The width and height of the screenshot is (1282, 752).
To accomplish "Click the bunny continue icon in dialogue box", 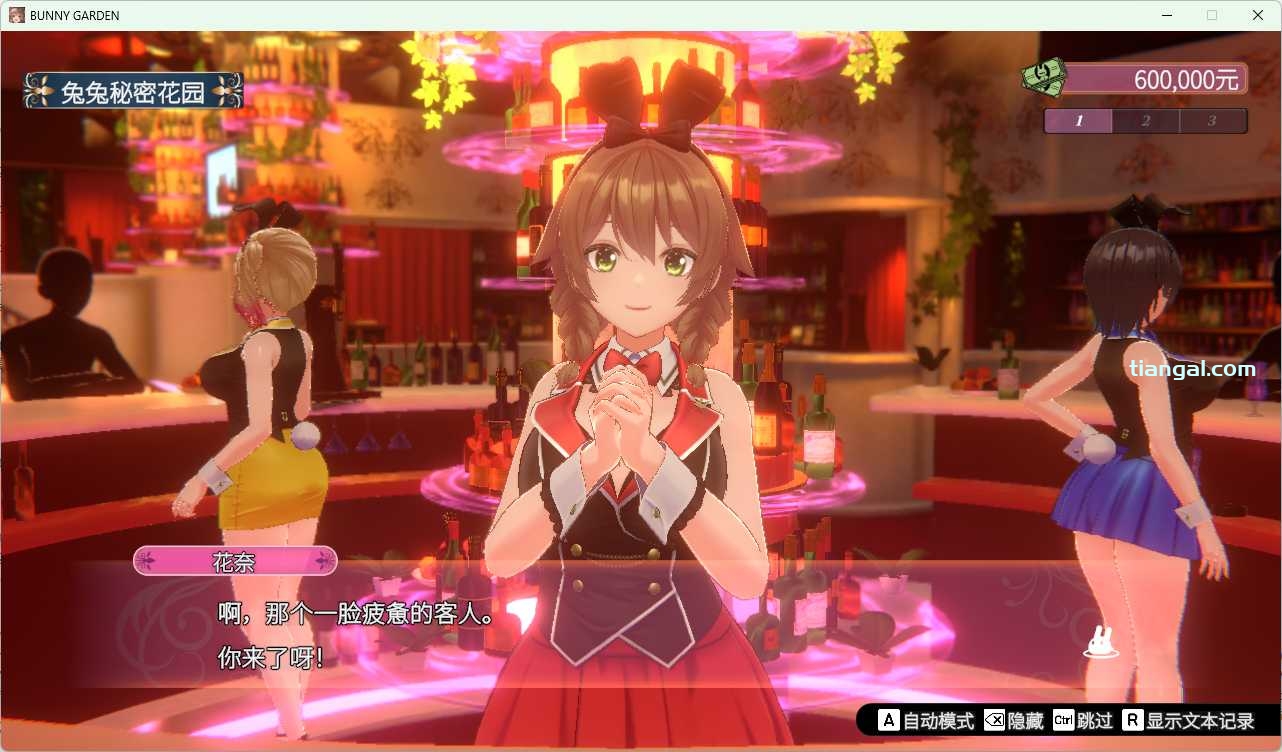I will 1100,643.
